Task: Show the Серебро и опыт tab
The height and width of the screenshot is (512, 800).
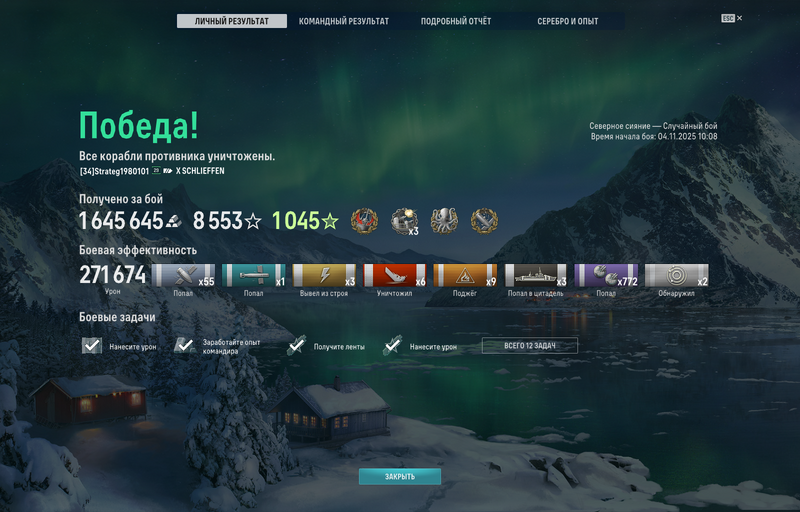Action: 567,21
